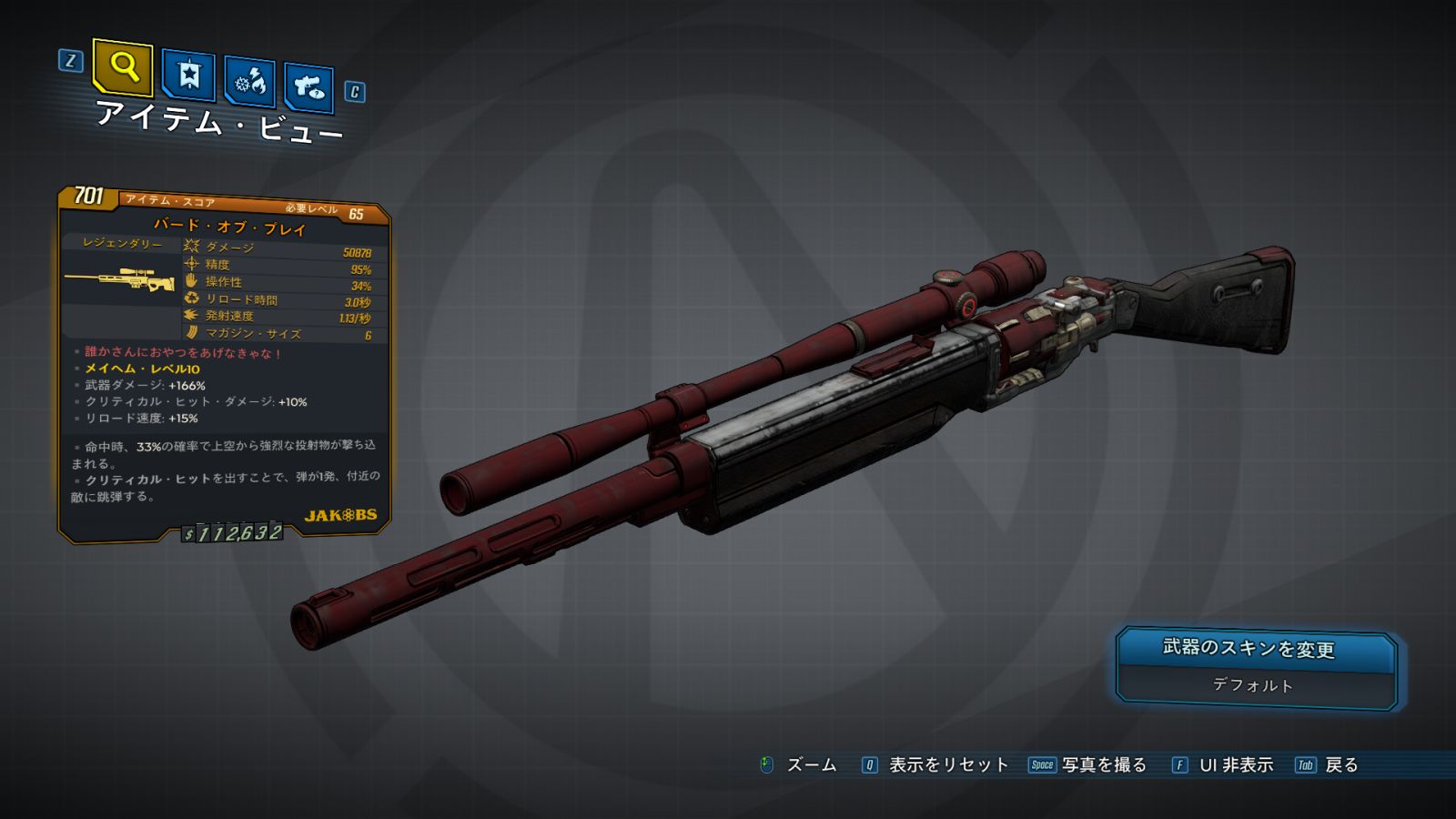Open the gear and flame tab
Viewport: 1456px width, 819px height.
pos(249,83)
